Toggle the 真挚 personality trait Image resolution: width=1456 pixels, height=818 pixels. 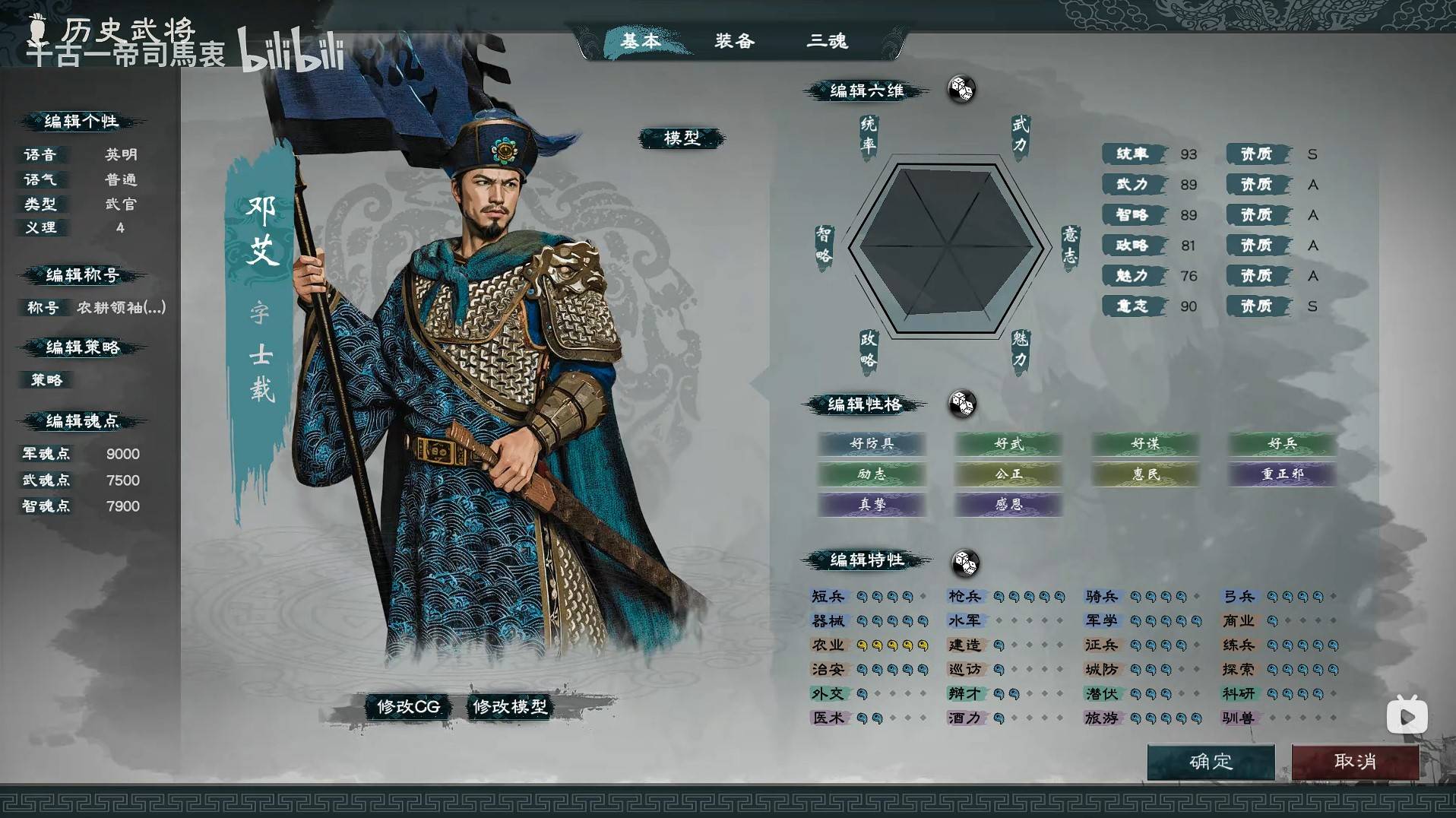coord(872,504)
